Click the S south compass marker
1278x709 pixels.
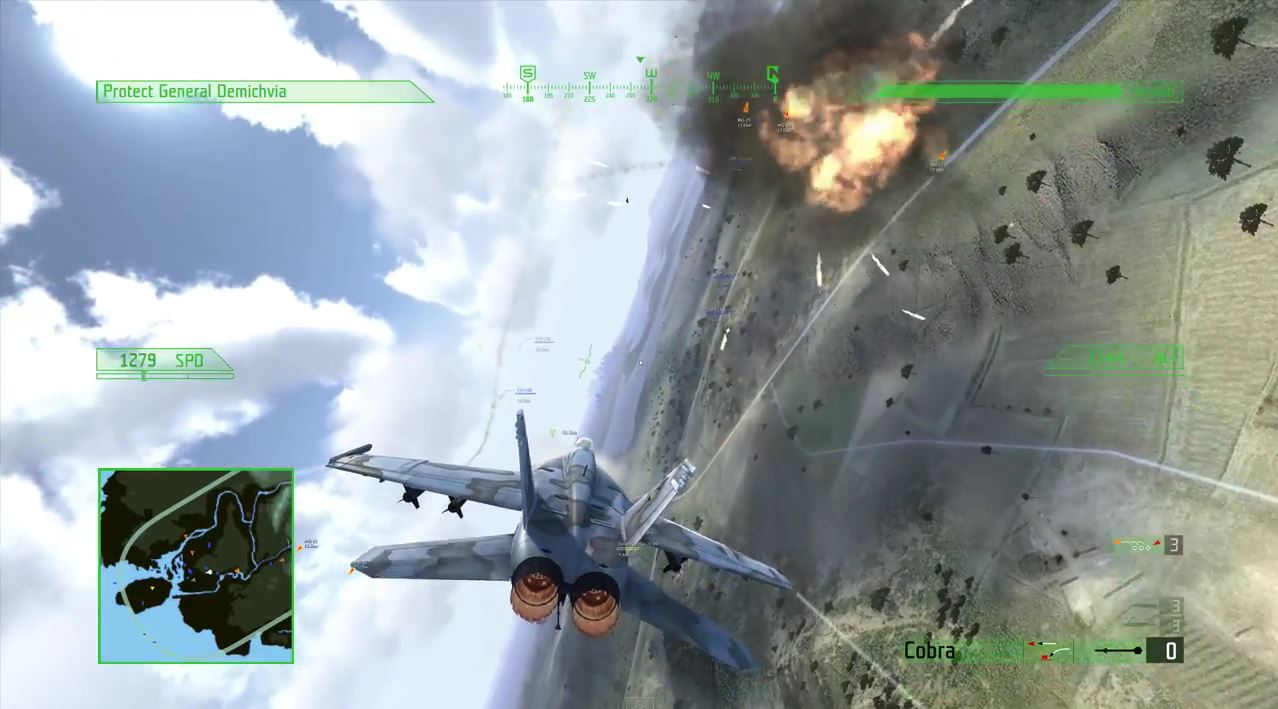point(527,74)
